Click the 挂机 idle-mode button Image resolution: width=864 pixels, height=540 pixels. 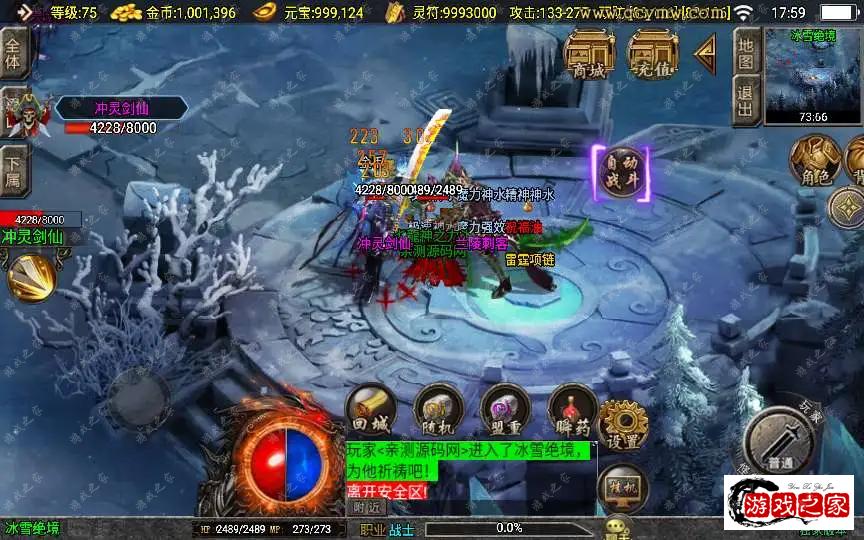click(x=622, y=489)
